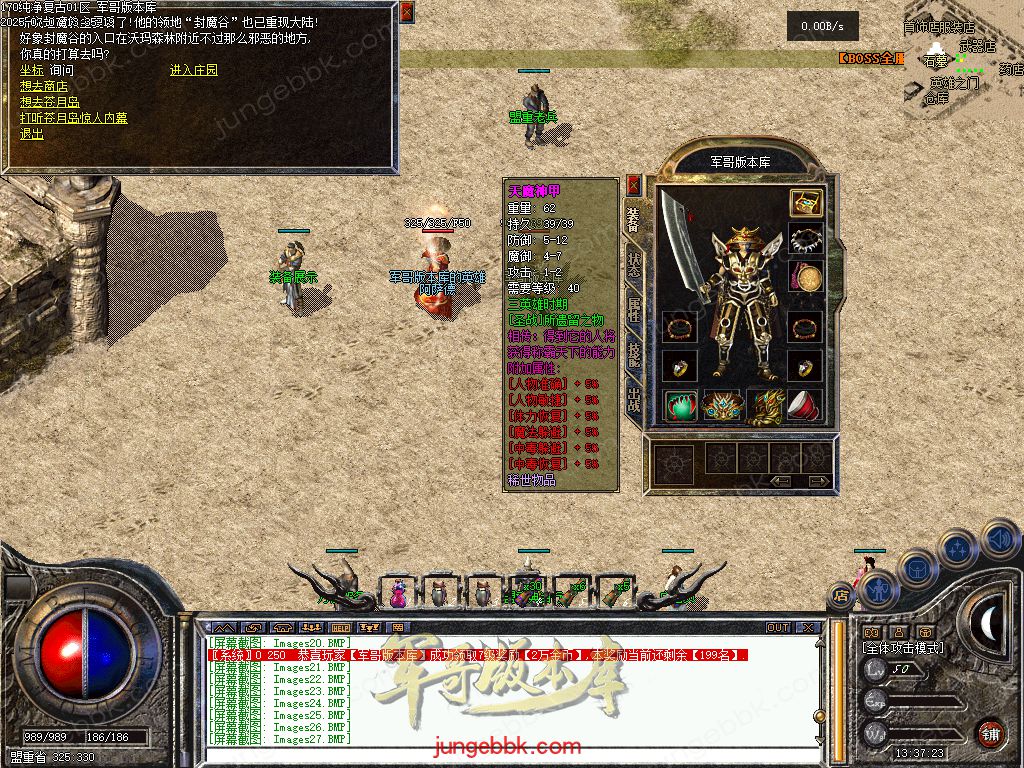Toggle sound with the speaker button
Screen dimensions: 1024x768
coord(1000,540)
